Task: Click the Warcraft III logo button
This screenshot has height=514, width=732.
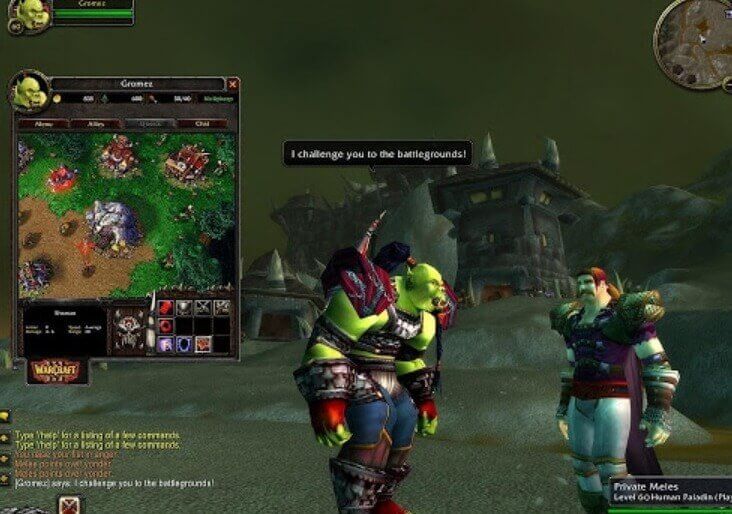Action: [56, 371]
